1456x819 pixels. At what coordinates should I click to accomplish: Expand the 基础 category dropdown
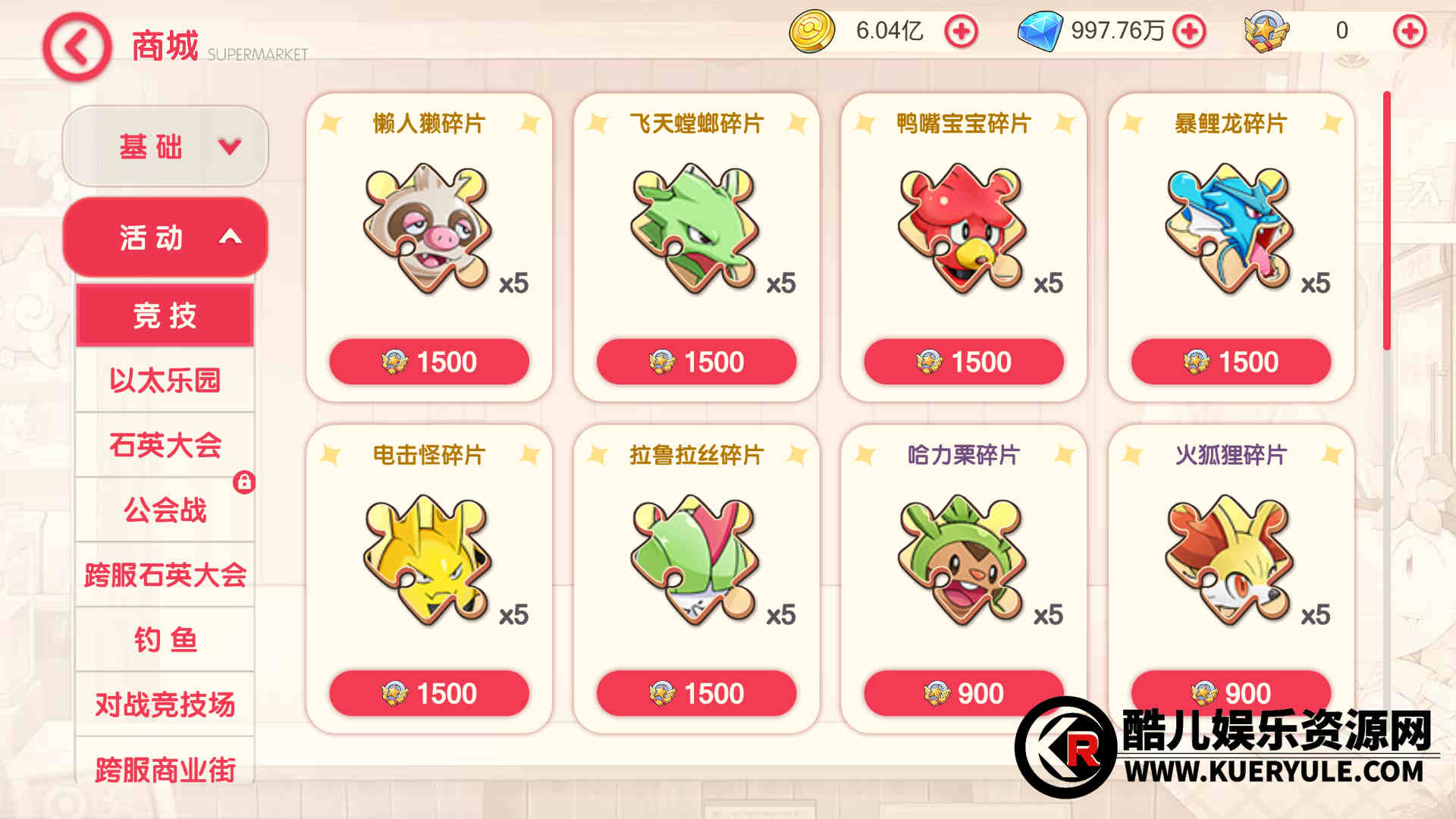[165, 146]
